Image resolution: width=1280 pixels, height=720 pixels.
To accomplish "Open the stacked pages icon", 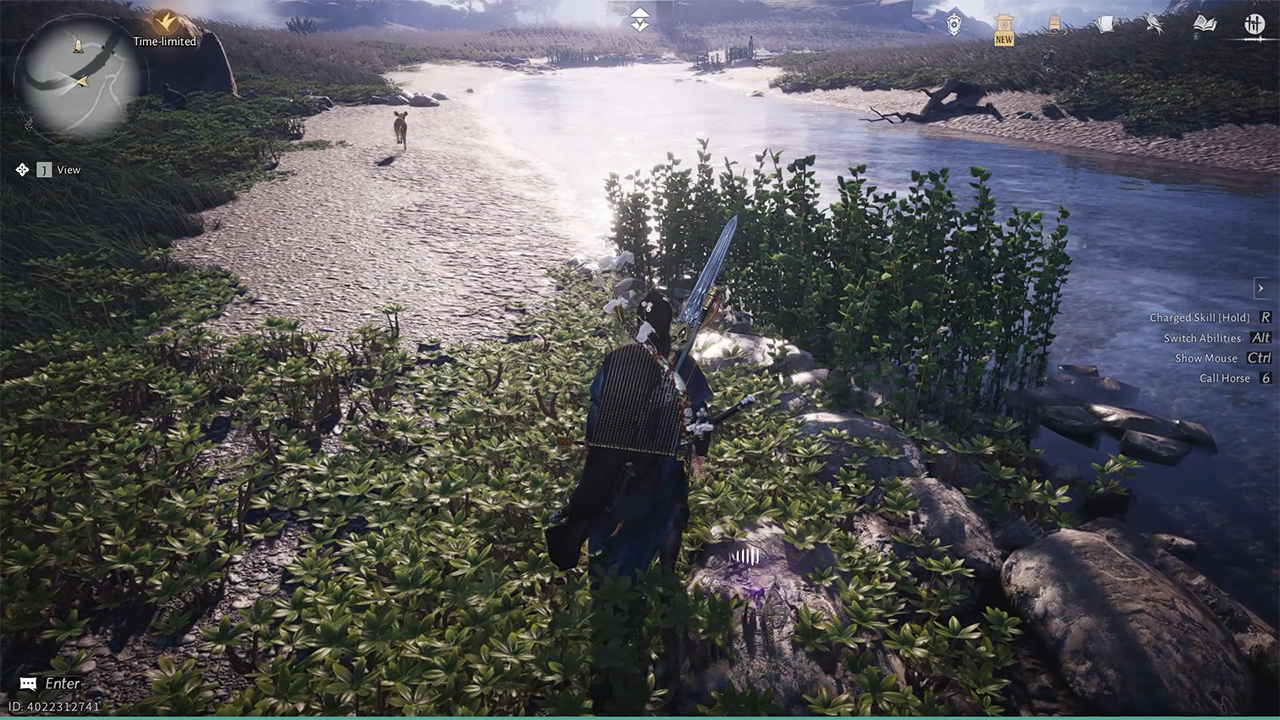I will [1104, 24].
